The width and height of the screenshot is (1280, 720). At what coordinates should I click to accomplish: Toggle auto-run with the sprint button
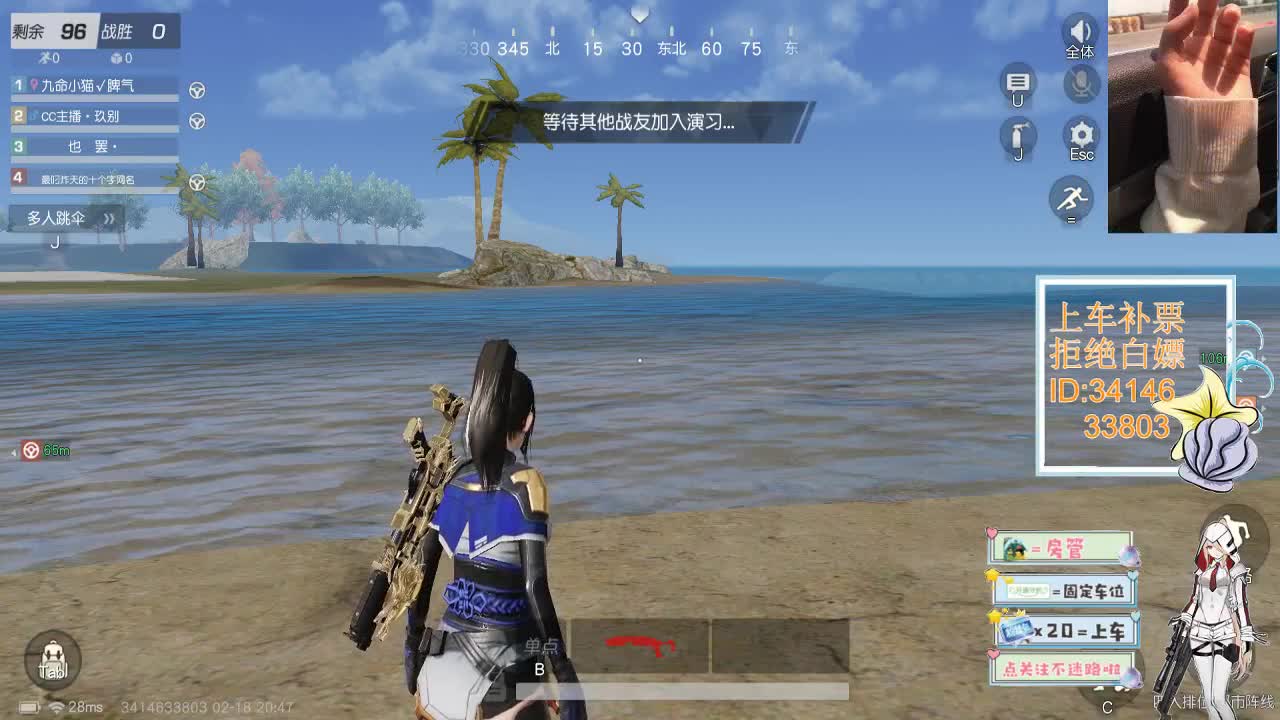point(1071,199)
